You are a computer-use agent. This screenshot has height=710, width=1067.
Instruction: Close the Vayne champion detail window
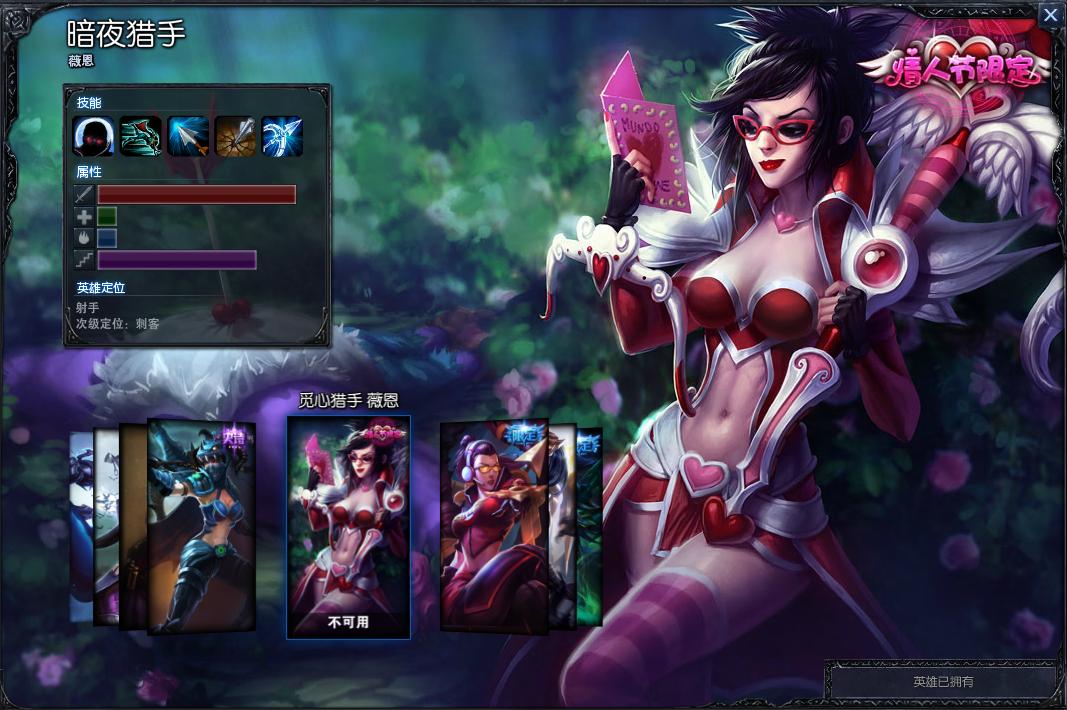pos(1050,15)
